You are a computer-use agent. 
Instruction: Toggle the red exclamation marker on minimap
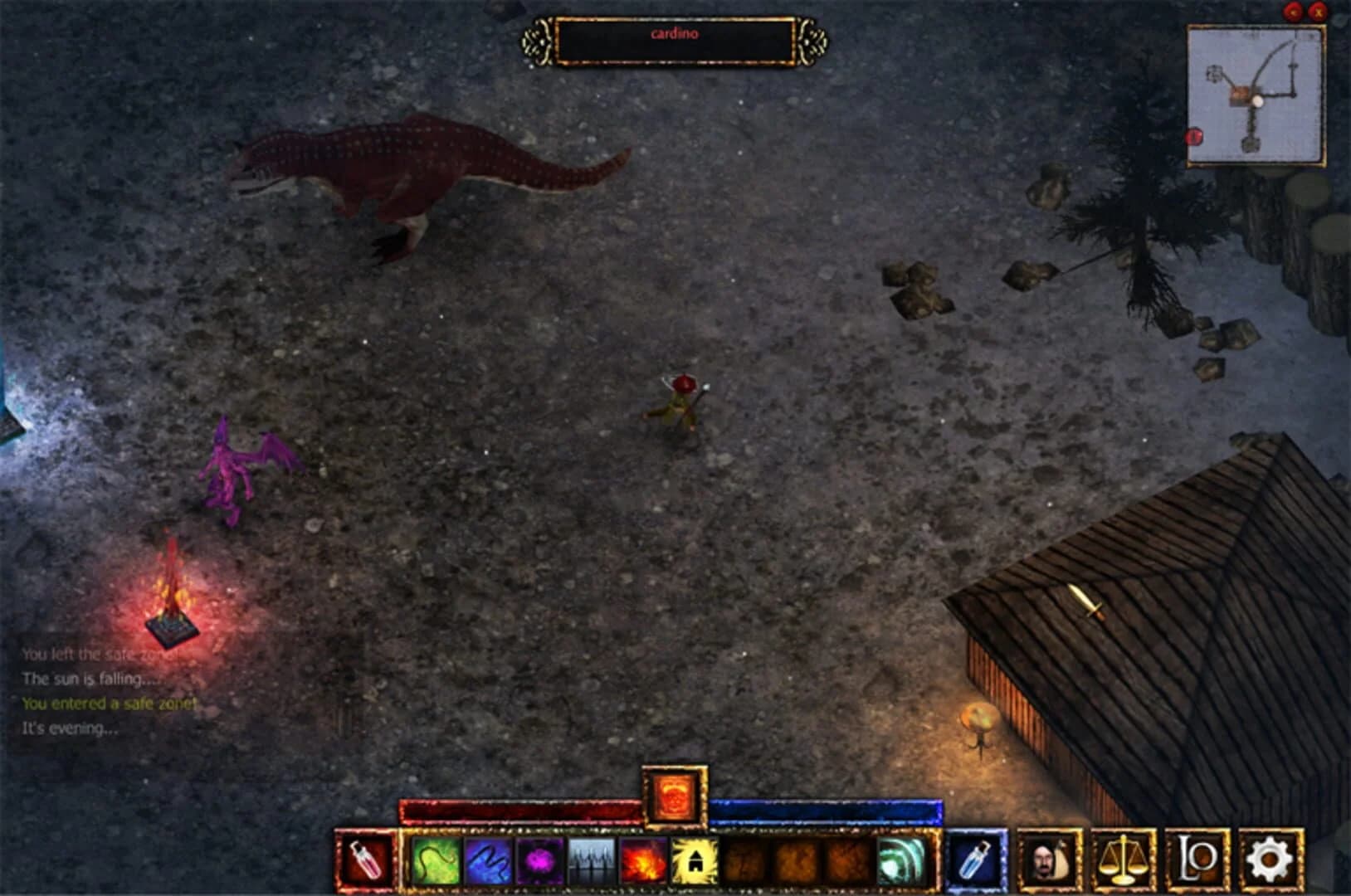[x=1193, y=135]
